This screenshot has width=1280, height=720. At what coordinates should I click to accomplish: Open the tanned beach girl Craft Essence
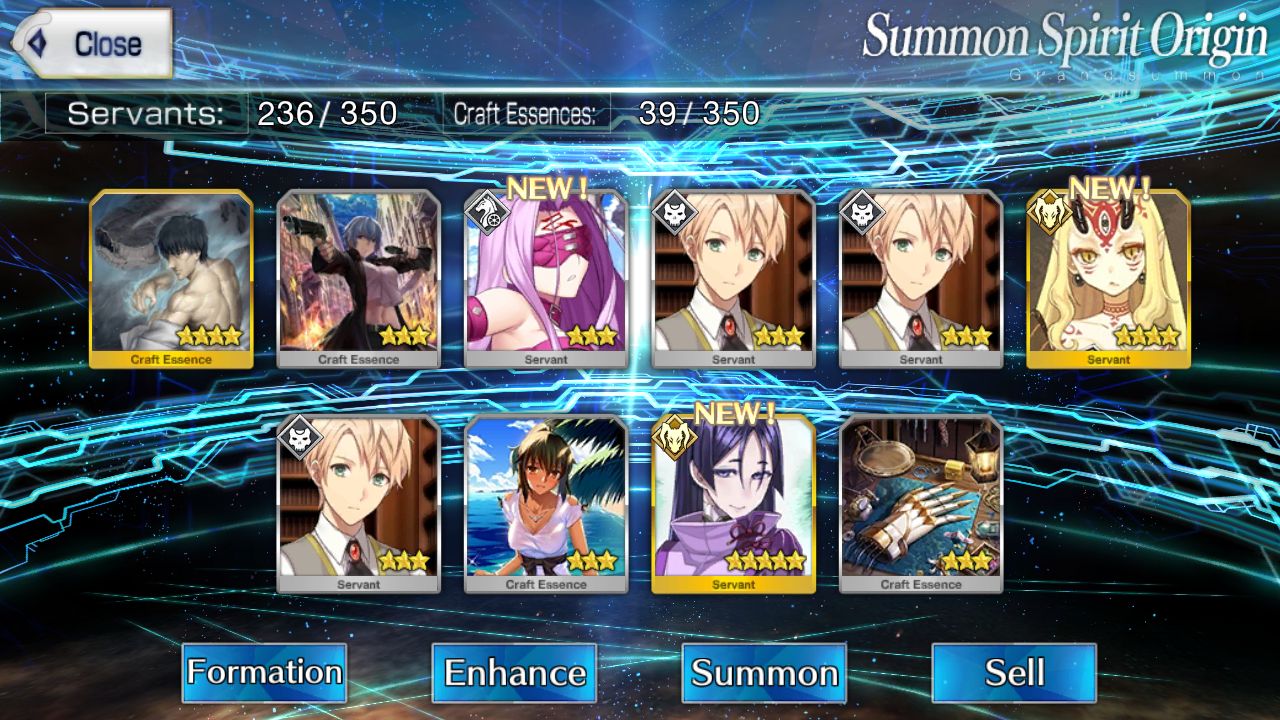tap(546, 504)
